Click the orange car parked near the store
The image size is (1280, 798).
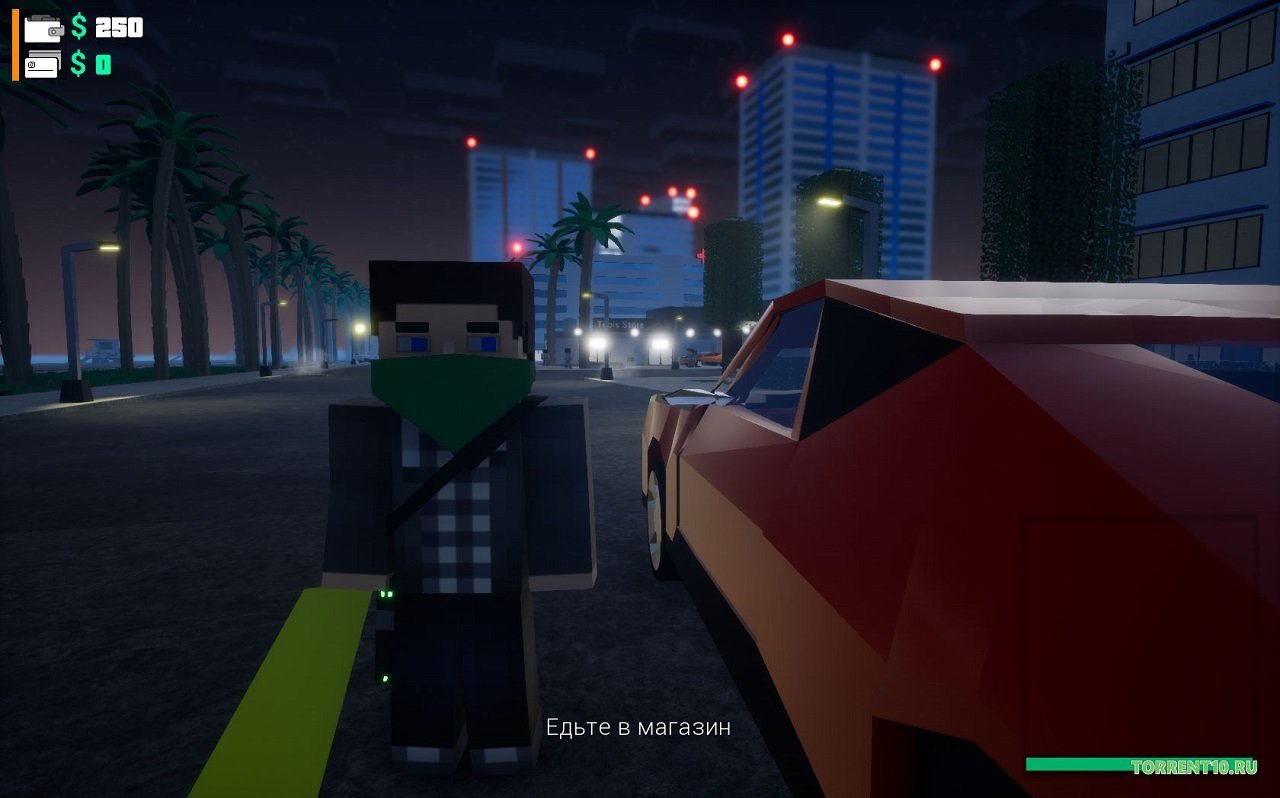click(708, 358)
